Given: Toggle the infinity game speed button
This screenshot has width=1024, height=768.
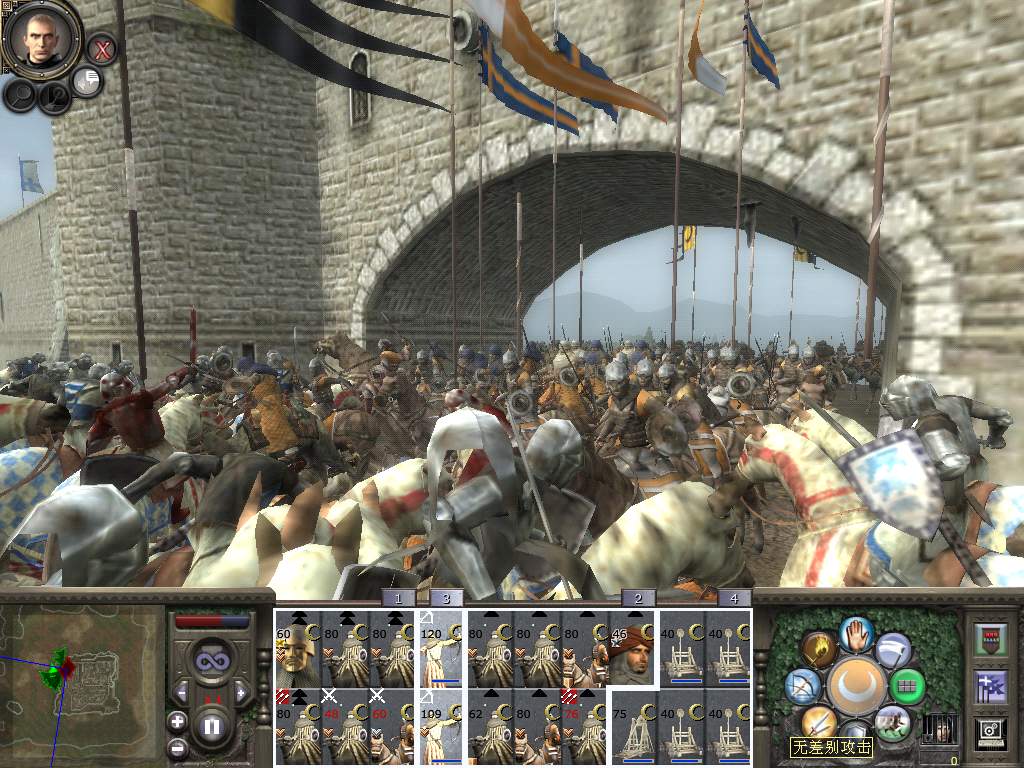Looking at the screenshot, I should pos(211,660).
